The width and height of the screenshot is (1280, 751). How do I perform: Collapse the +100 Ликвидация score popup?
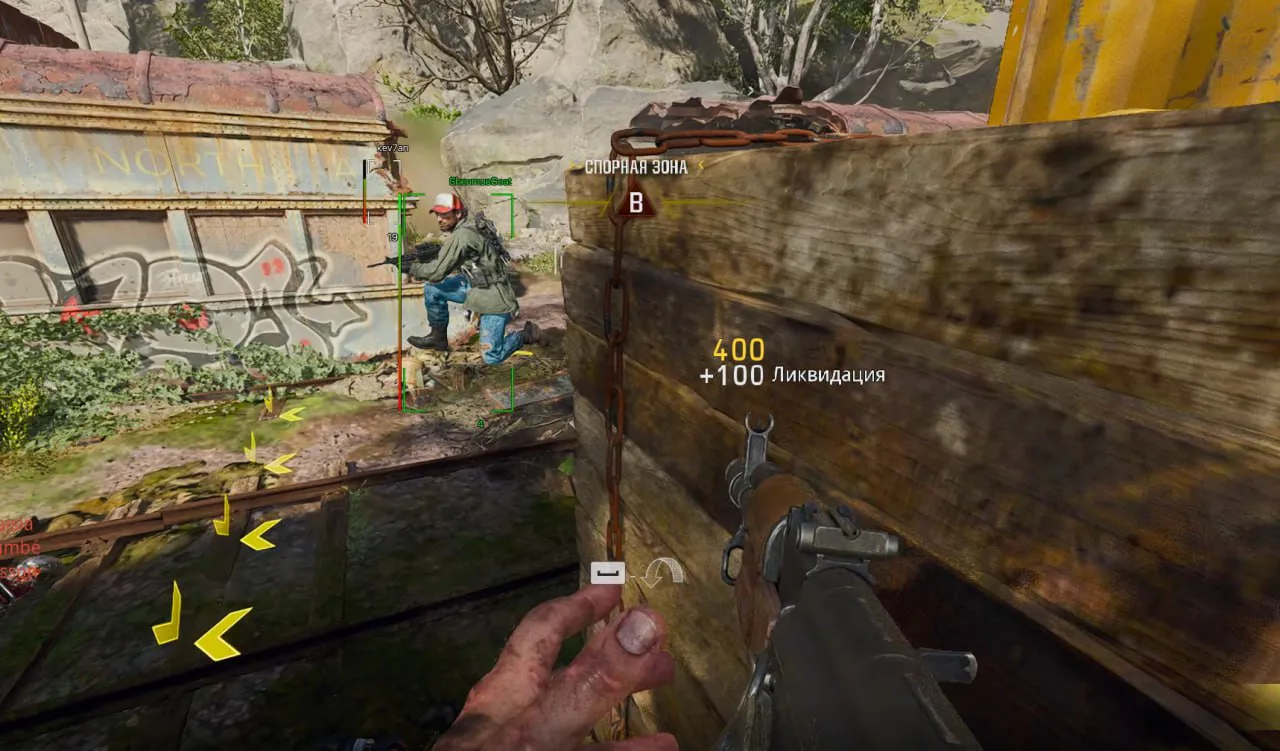tap(795, 376)
